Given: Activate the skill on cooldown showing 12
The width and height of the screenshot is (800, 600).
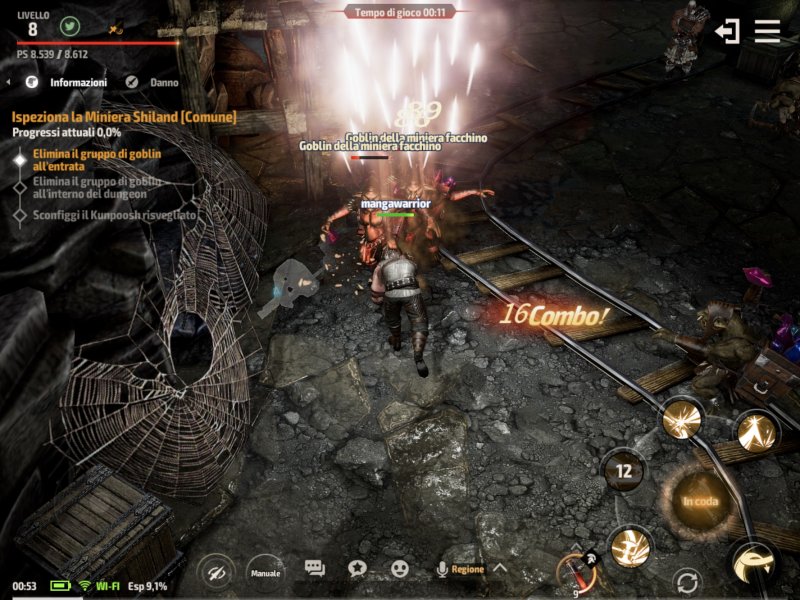Looking at the screenshot, I should click(x=625, y=470).
